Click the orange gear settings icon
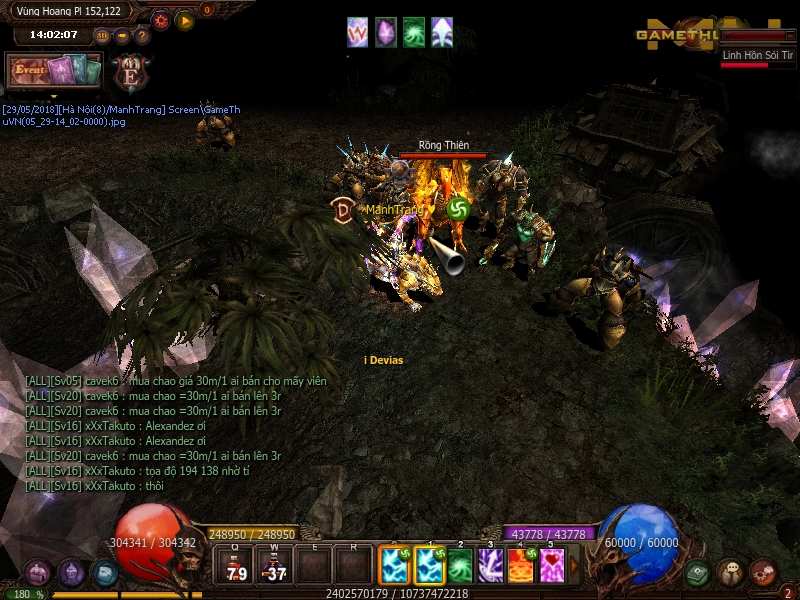 [160, 20]
